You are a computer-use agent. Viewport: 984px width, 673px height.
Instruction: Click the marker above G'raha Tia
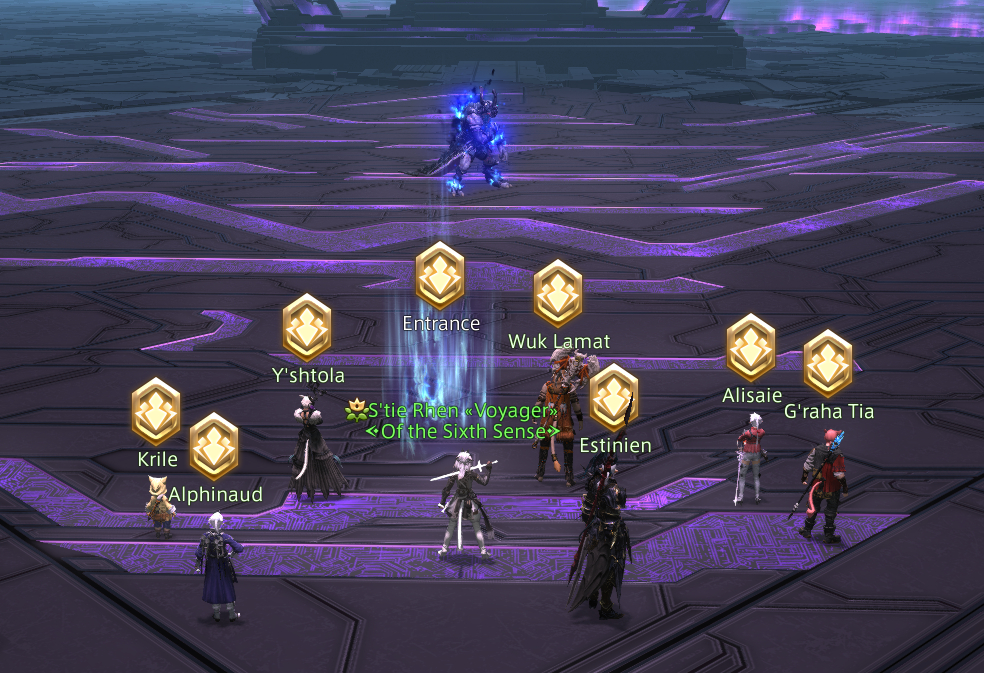[x=828, y=364]
